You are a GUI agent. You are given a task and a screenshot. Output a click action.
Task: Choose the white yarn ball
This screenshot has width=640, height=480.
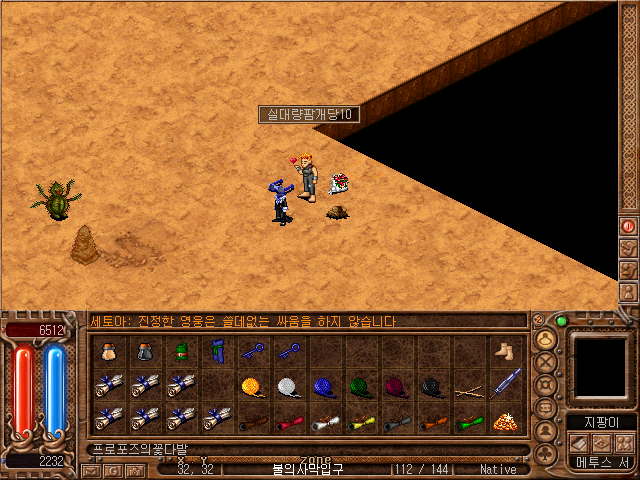click(x=288, y=386)
